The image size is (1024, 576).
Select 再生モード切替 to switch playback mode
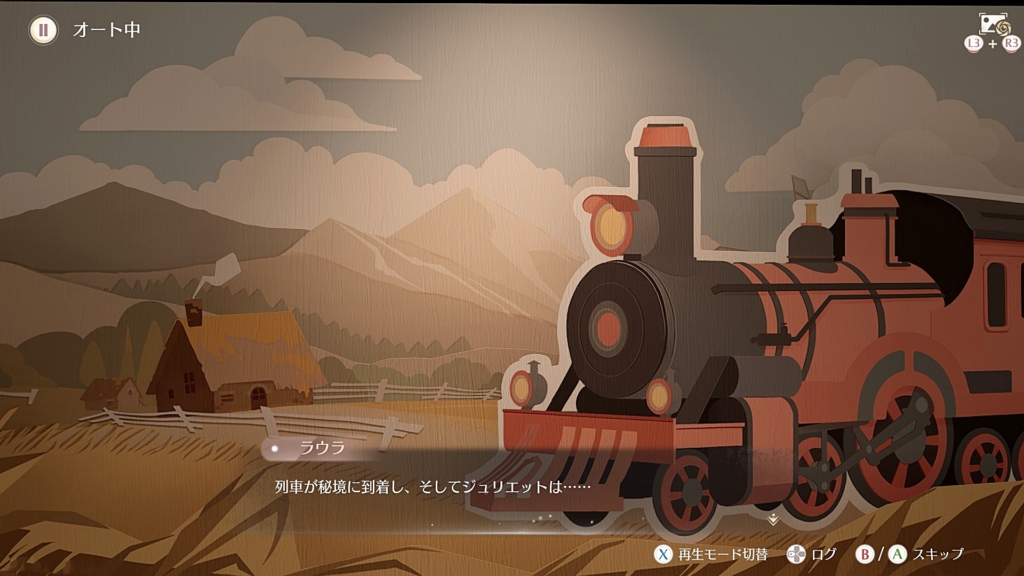(711, 554)
